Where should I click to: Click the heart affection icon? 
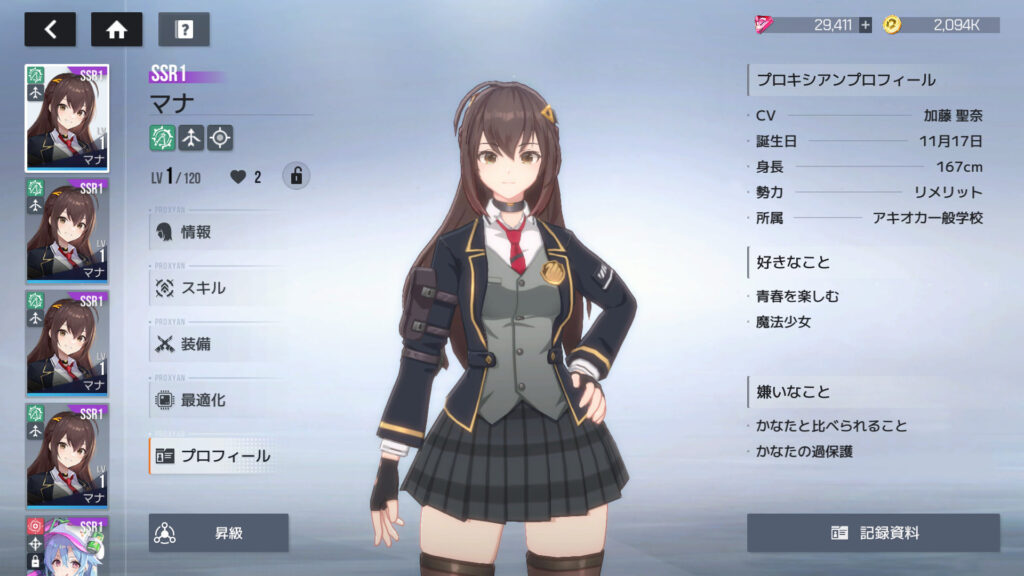238,177
